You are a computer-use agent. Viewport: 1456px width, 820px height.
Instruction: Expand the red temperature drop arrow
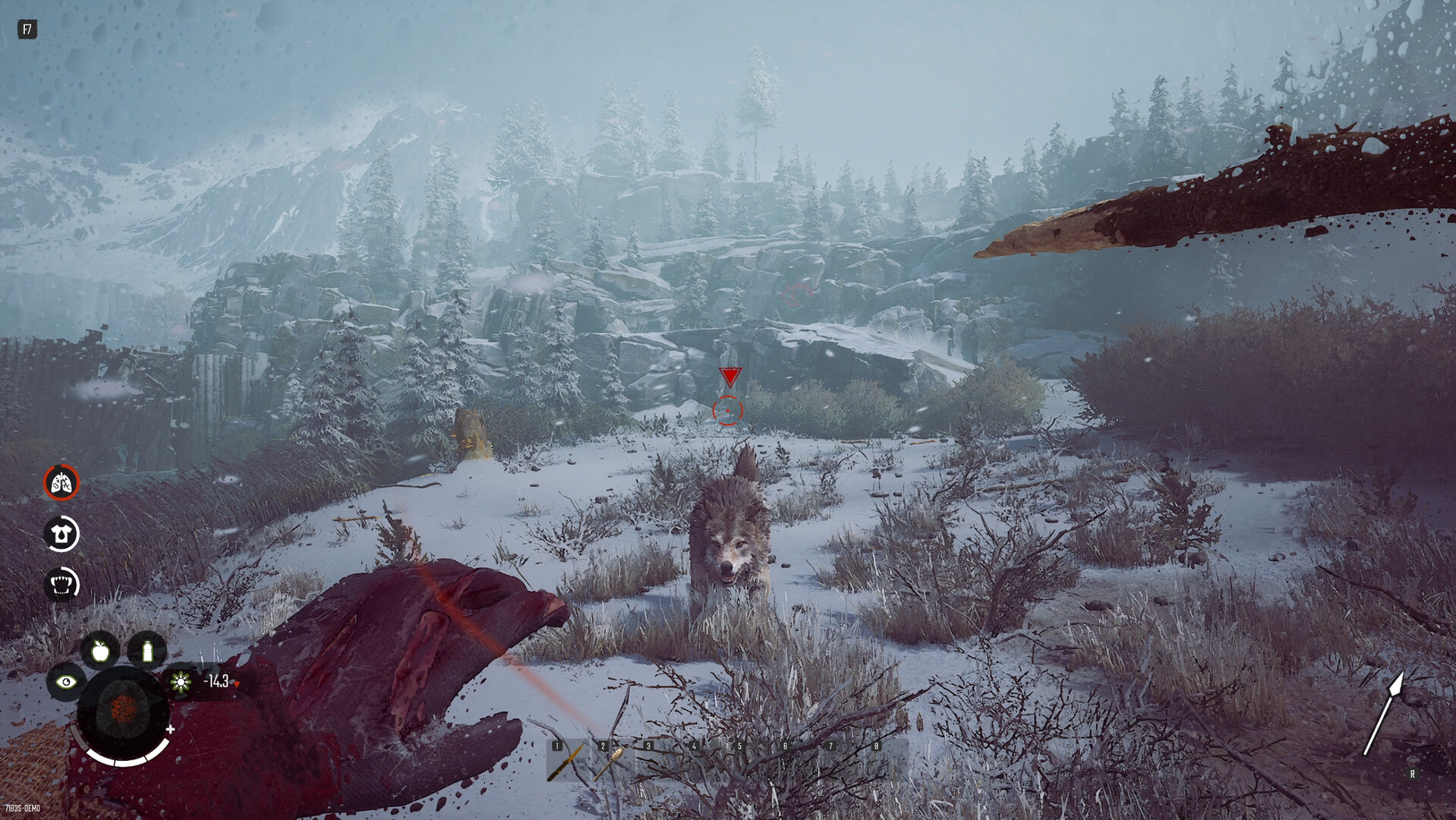point(237,684)
